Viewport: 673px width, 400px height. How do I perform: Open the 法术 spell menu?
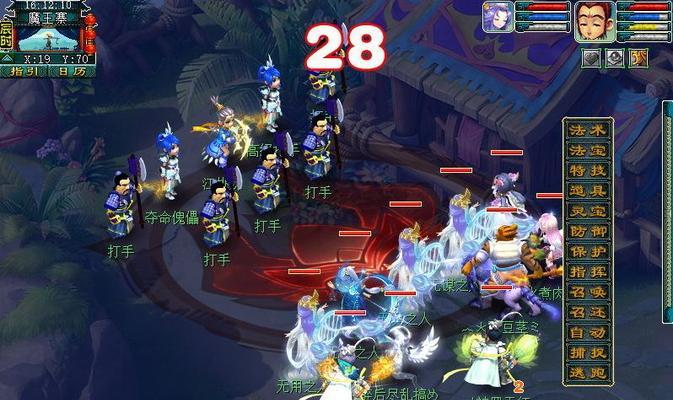click(x=588, y=130)
